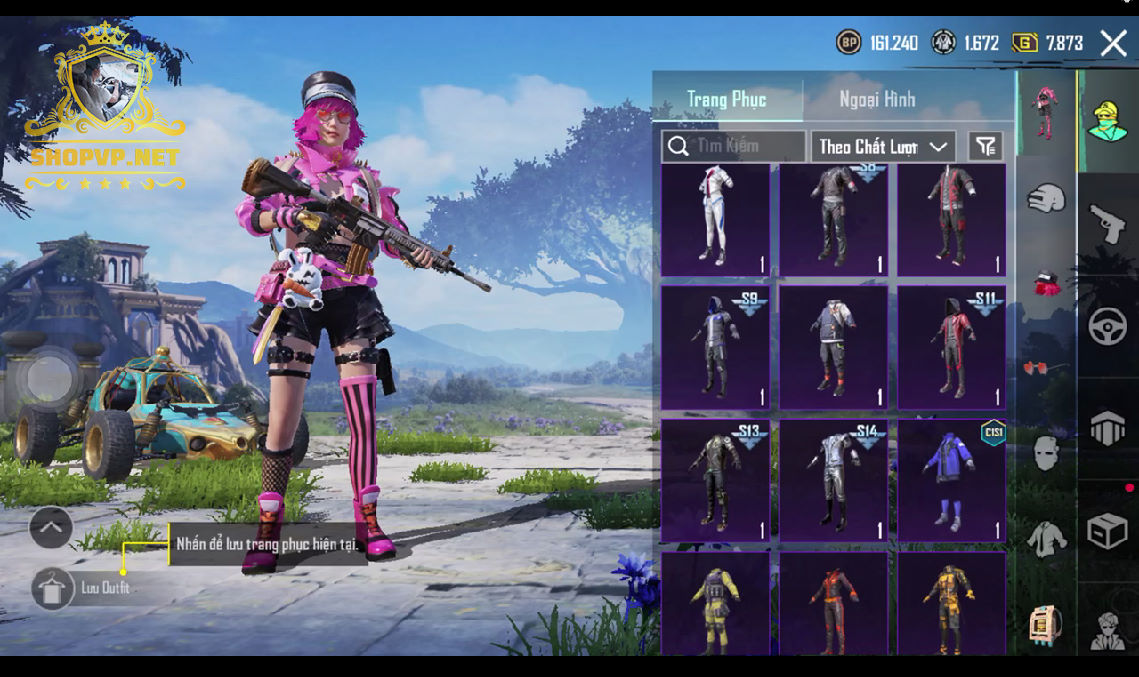Image resolution: width=1139 pixels, height=677 pixels.
Task: Open the pistol weapon skins category
Action: pyautogui.click(x=1107, y=223)
